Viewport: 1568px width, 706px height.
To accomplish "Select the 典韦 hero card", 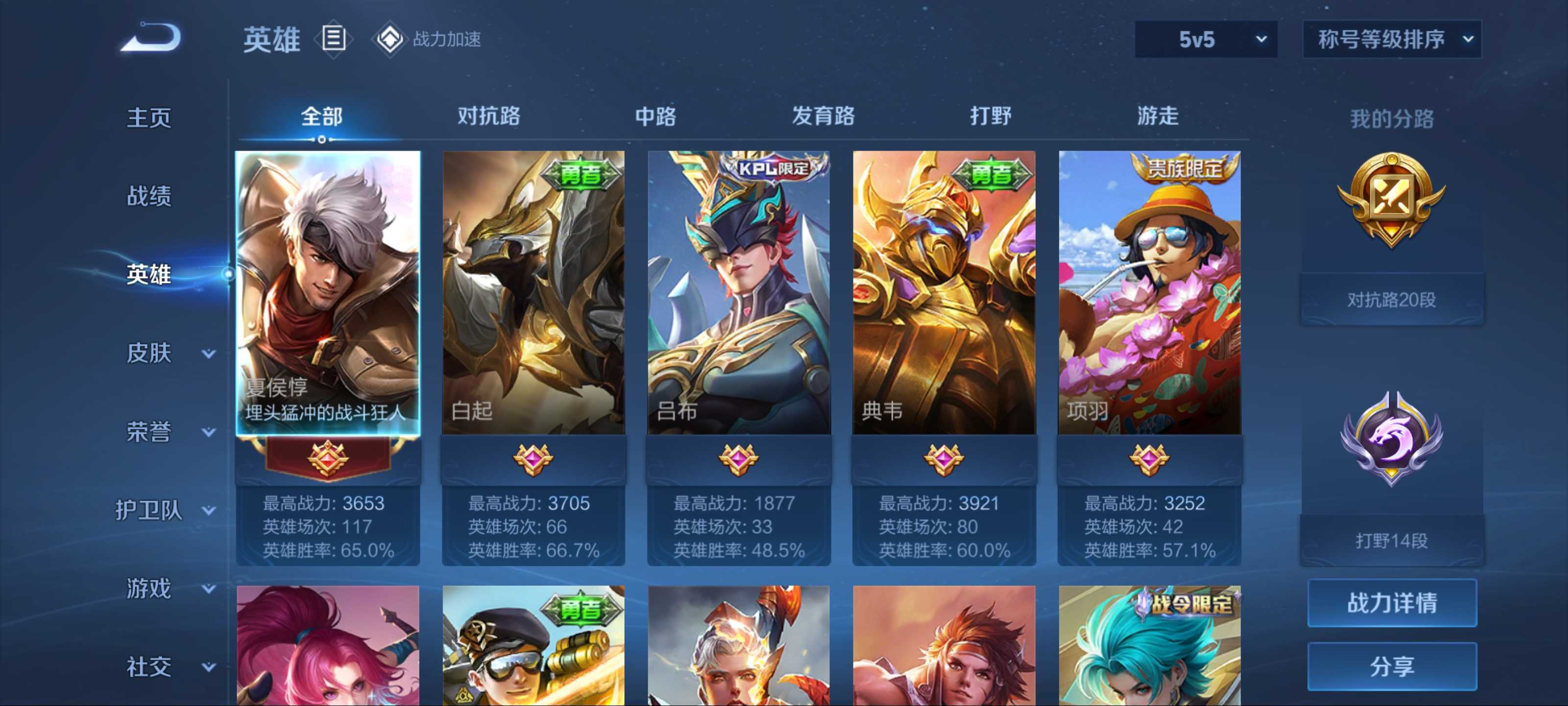I will coord(943,292).
